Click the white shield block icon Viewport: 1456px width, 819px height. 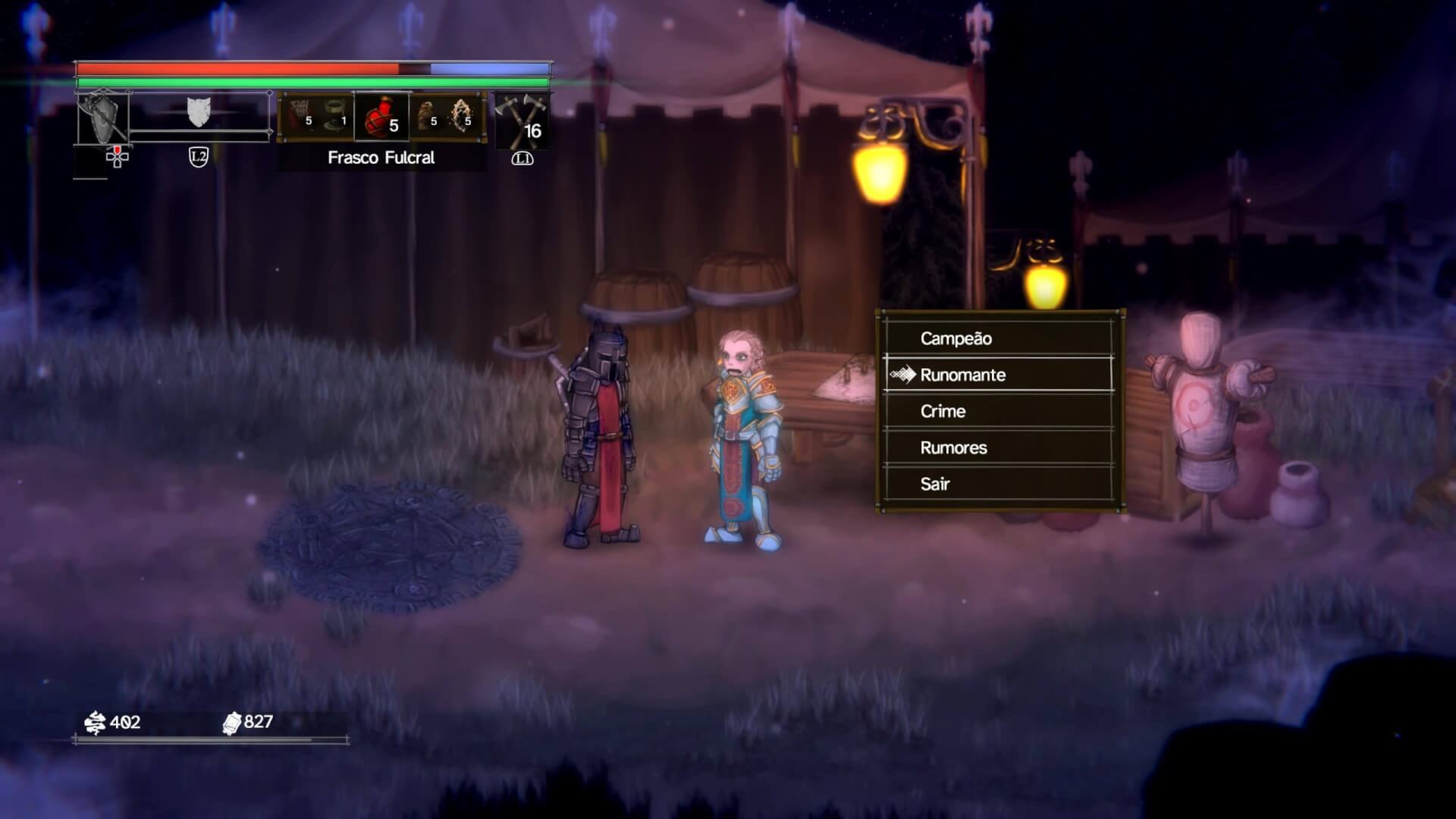(x=199, y=112)
